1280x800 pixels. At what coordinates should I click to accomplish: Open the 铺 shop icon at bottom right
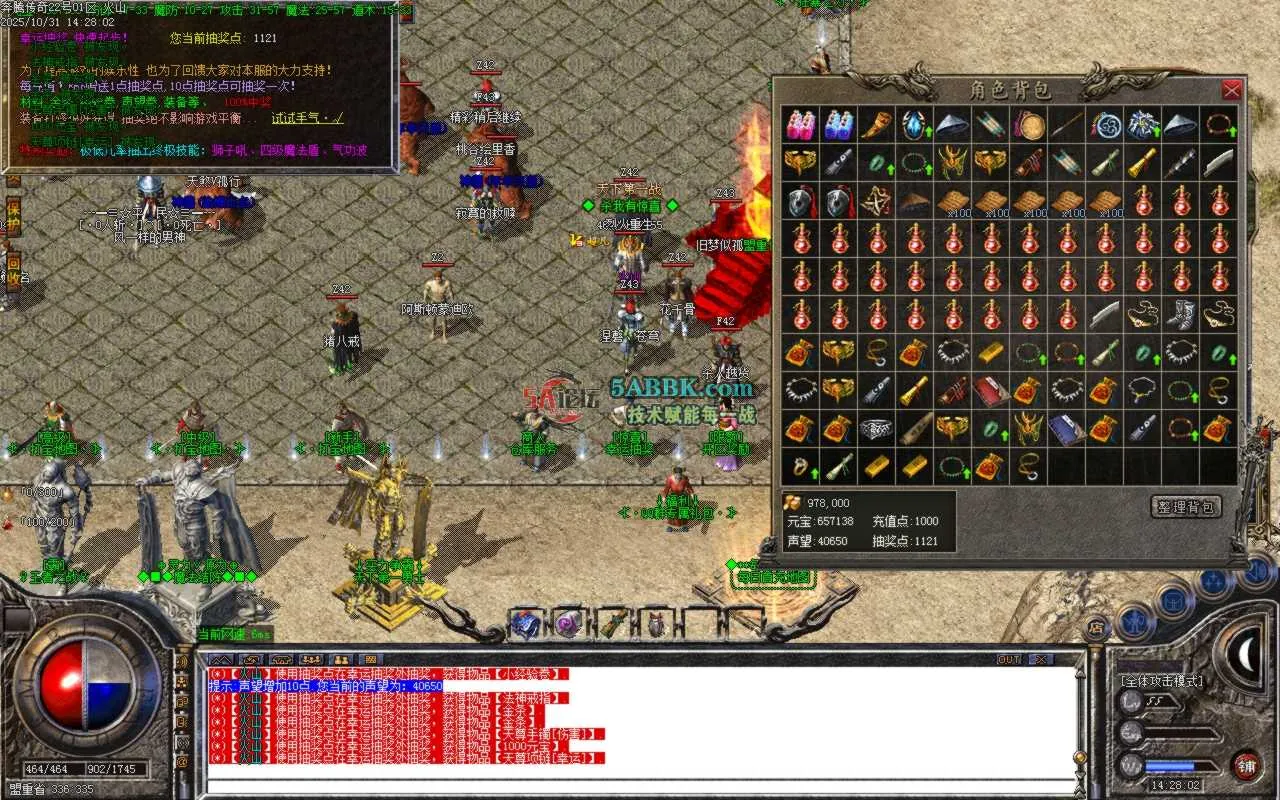(1245, 767)
